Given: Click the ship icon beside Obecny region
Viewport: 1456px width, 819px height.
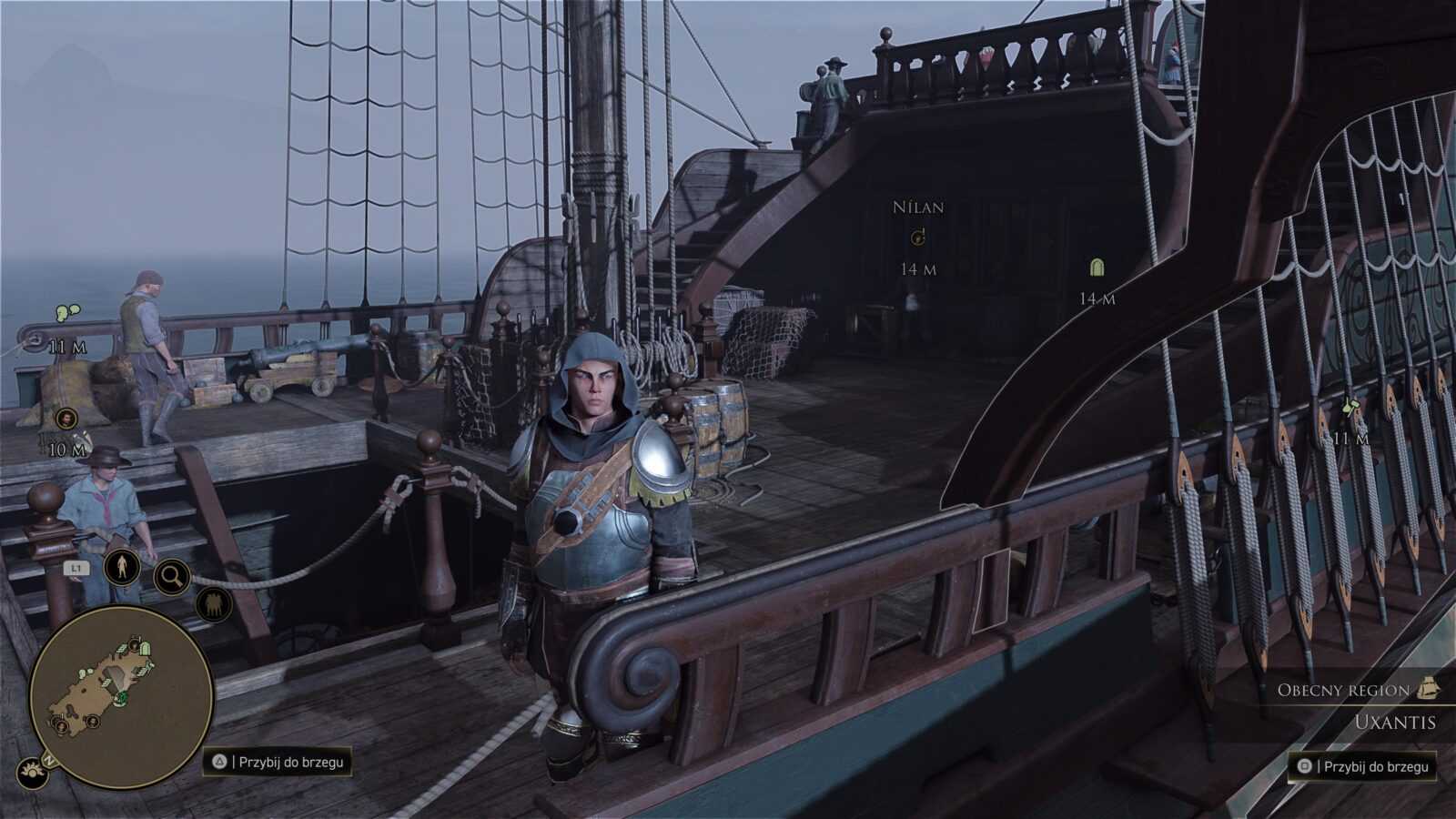Looking at the screenshot, I should click(x=1428, y=689).
